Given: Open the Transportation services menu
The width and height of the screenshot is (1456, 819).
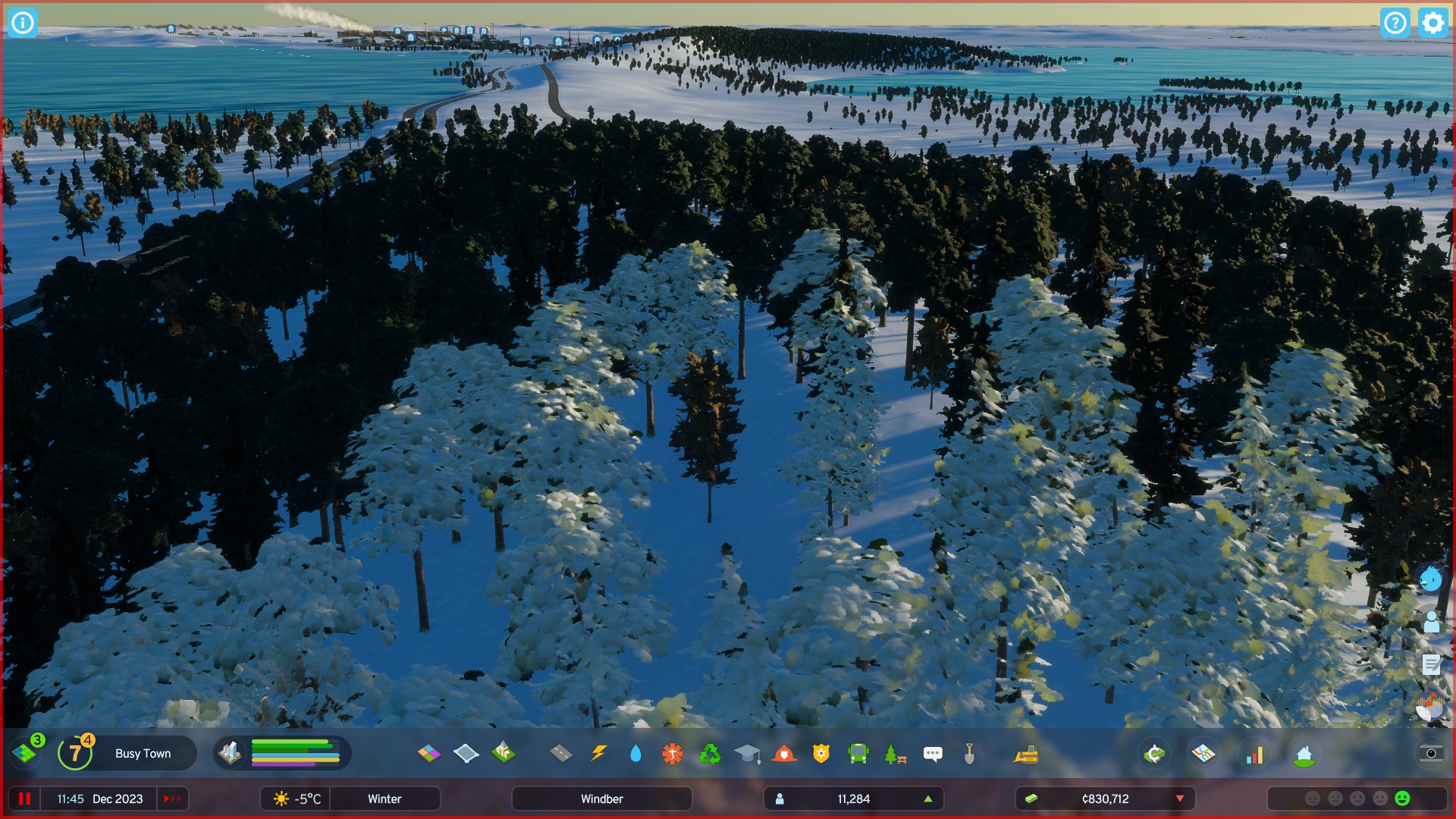Looking at the screenshot, I should 858,753.
